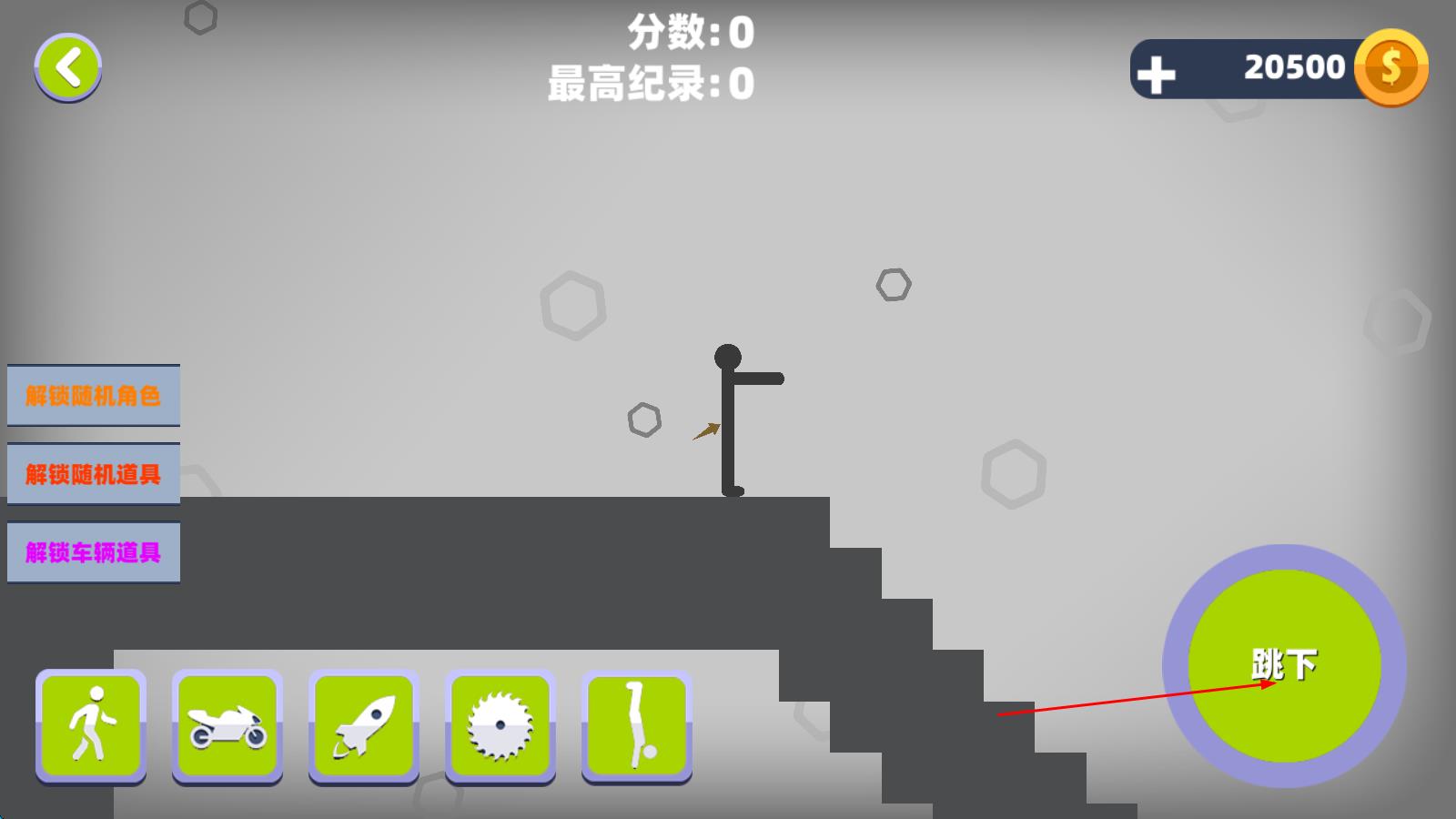Add coins with the plus button
1456x819 pixels.
click(1156, 75)
